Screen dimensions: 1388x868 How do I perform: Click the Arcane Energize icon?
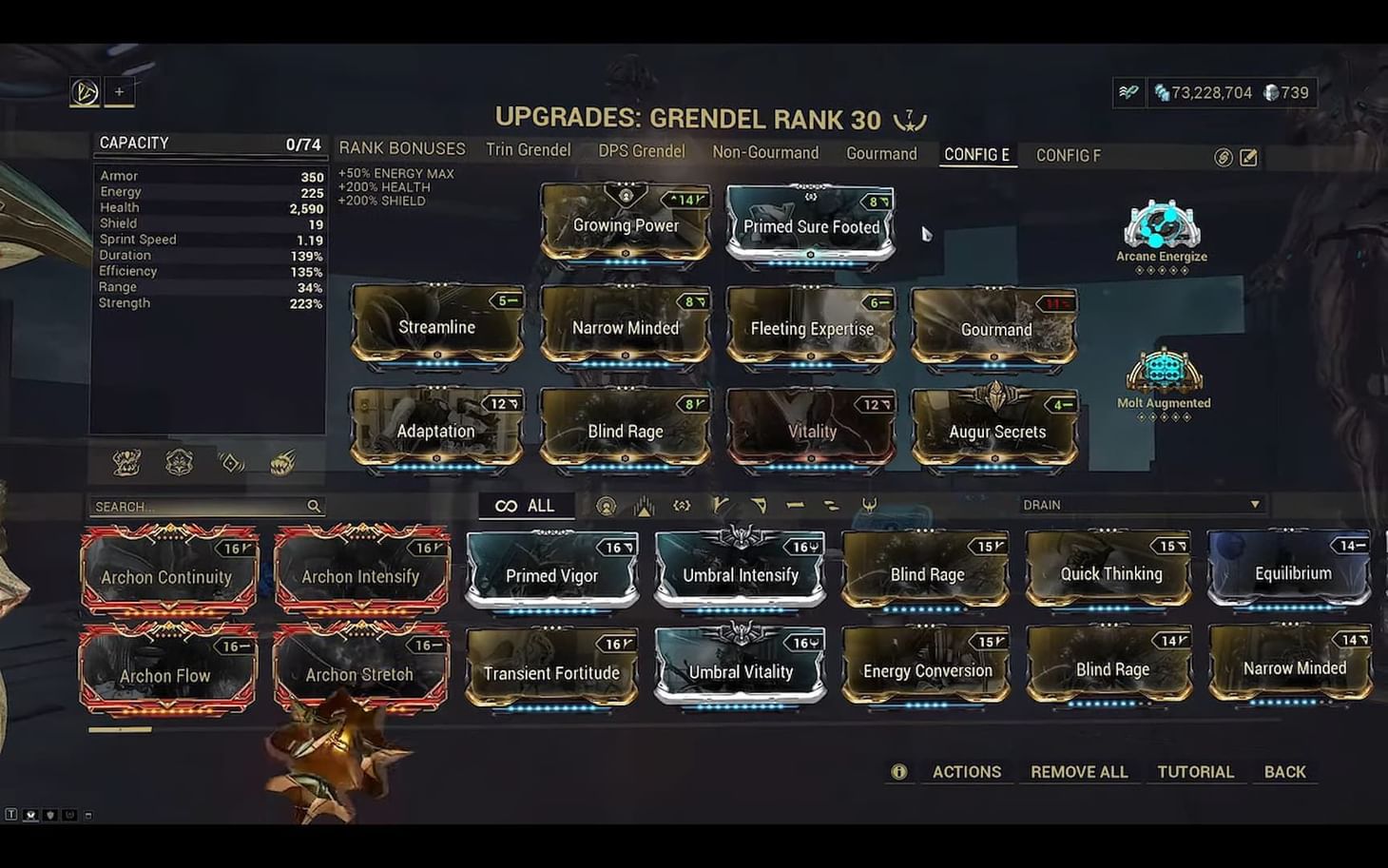[x=1161, y=223]
